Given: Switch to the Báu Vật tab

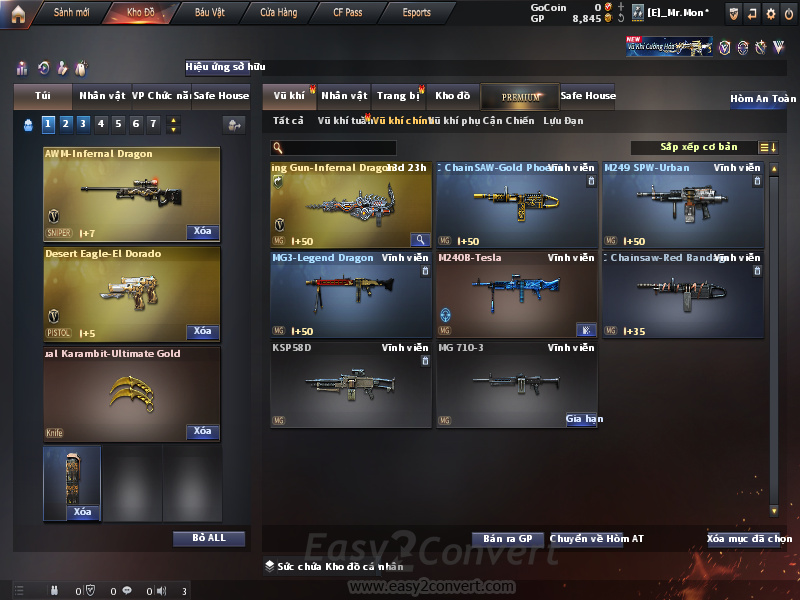Looking at the screenshot, I should click(x=210, y=13).
